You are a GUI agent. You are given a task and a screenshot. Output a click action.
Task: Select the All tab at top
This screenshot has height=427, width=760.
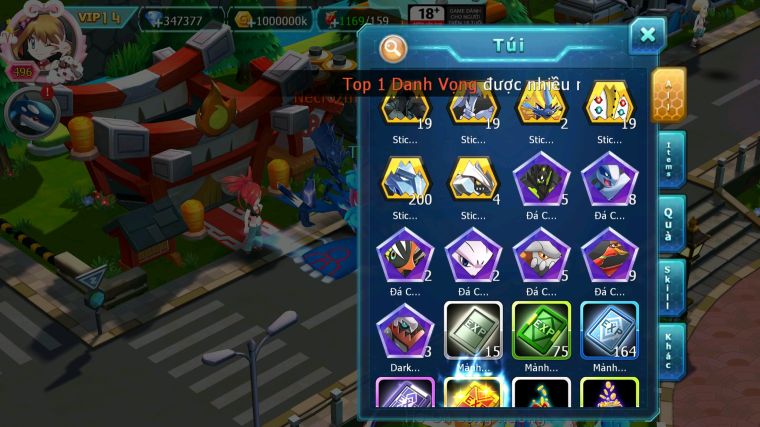(667, 95)
